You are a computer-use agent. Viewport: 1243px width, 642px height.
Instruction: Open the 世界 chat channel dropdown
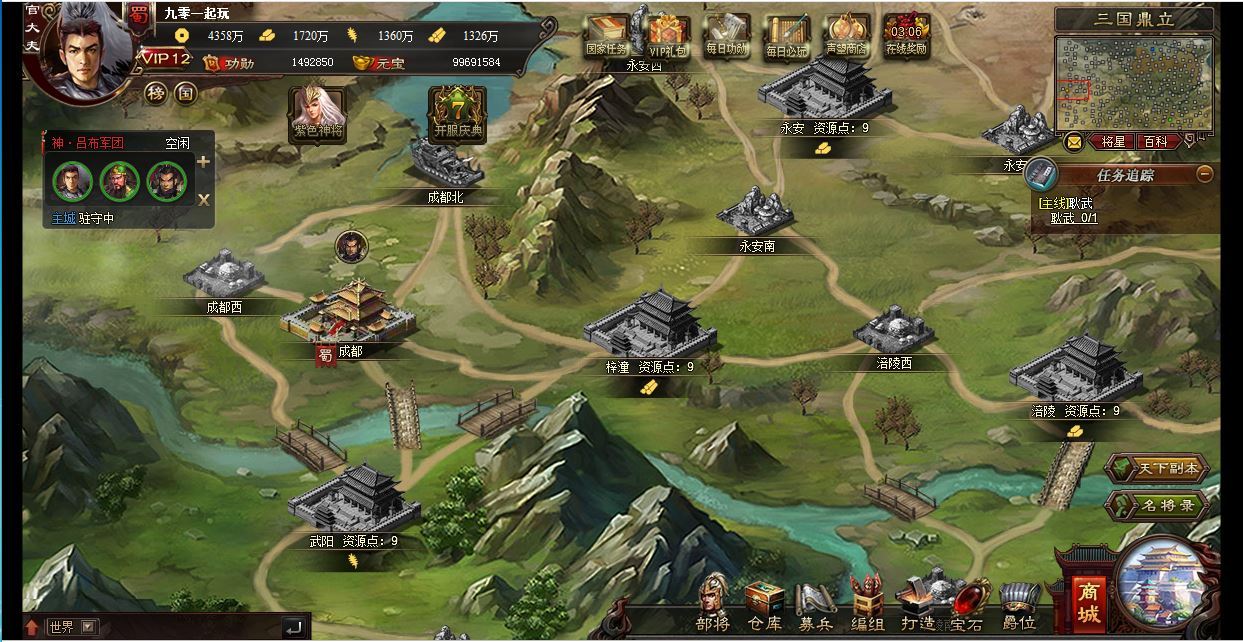point(90,627)
